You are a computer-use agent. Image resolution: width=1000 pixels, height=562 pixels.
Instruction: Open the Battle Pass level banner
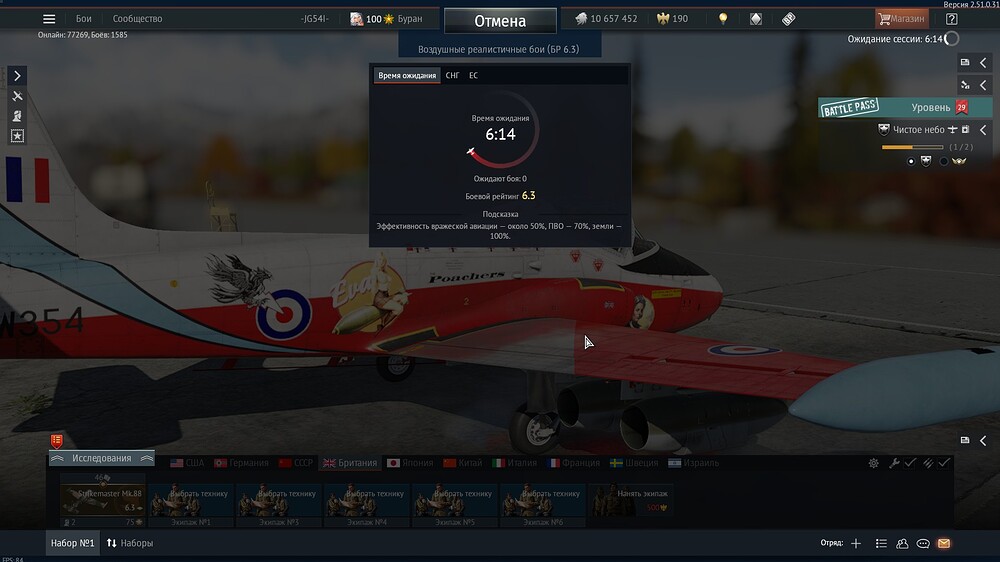(x=893, y=108)
